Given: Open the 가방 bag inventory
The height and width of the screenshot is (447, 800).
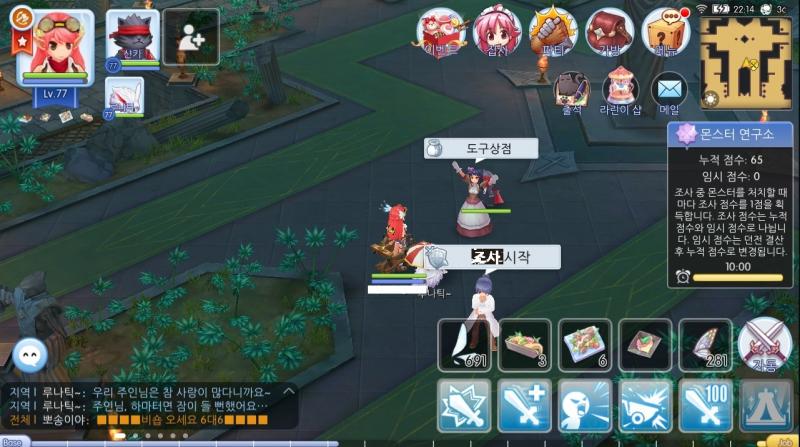Looking at the screenshot, I should point(609,35).
